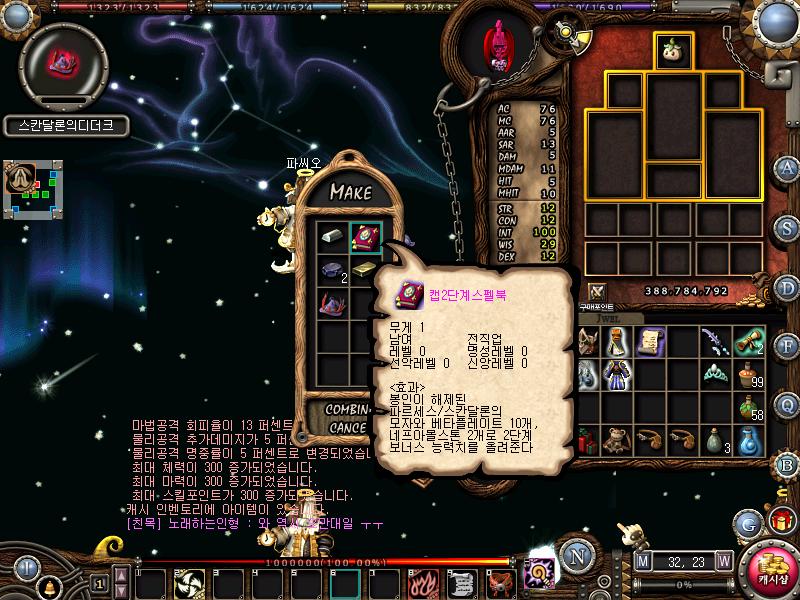This screenshot has height=600, width=800.
Task: Select the silver ingot crafting slot
Action: coord(333,238)
